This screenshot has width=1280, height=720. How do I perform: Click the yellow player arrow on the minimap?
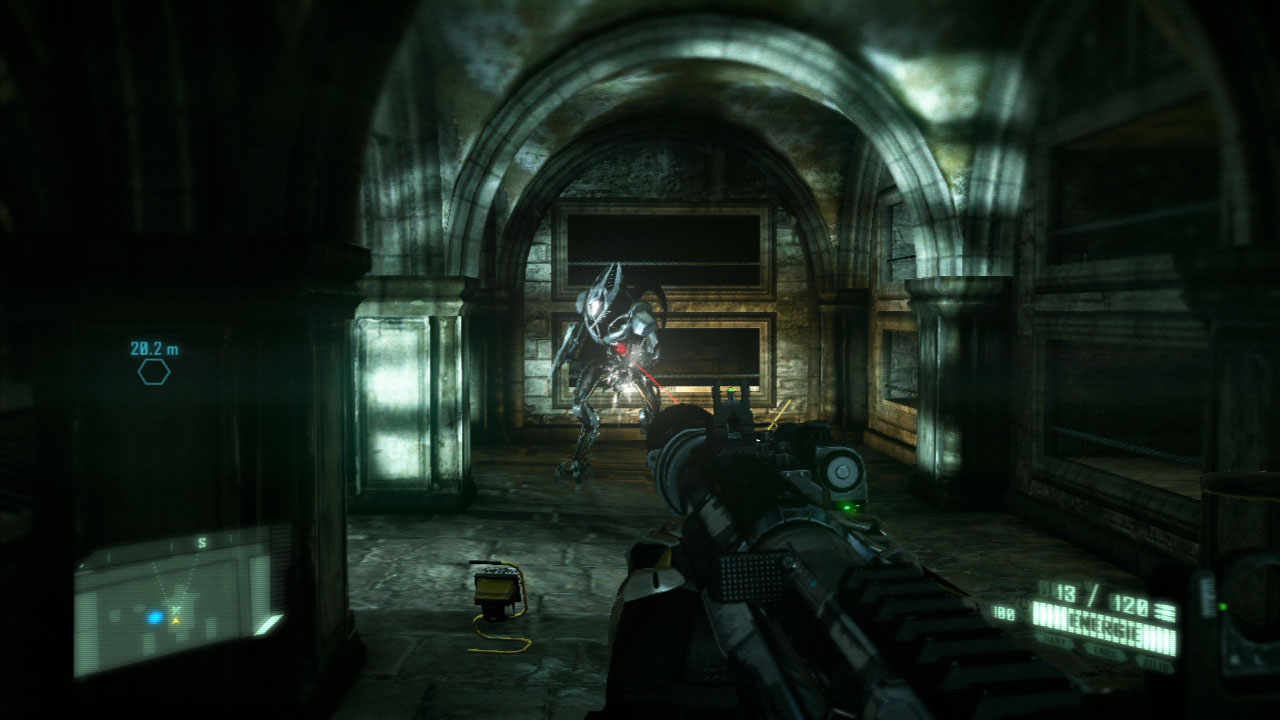177,620
